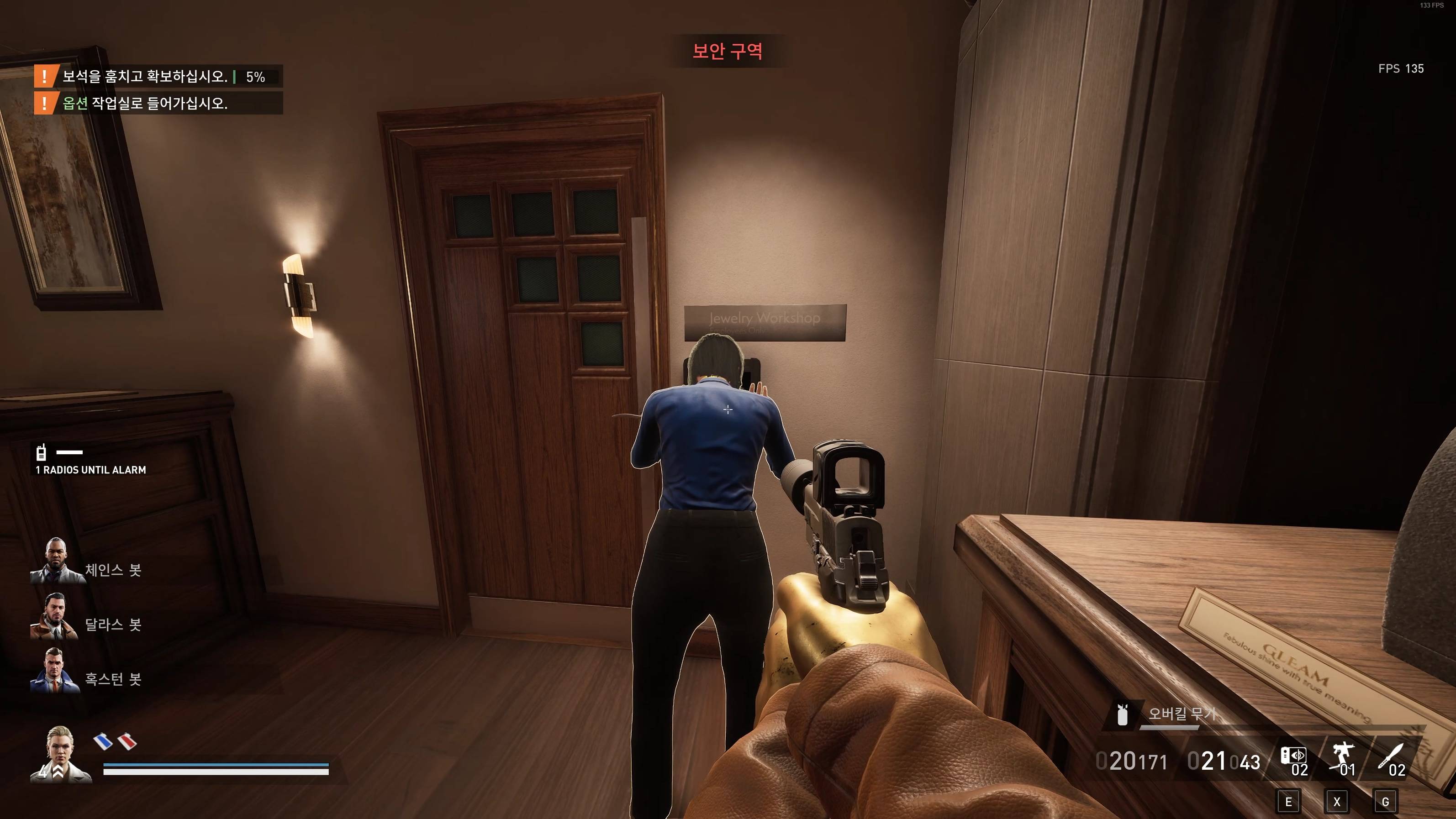Choose the throwing knife slot
This screenshot has height=819, width=1456.
[x=1393, y=757]
